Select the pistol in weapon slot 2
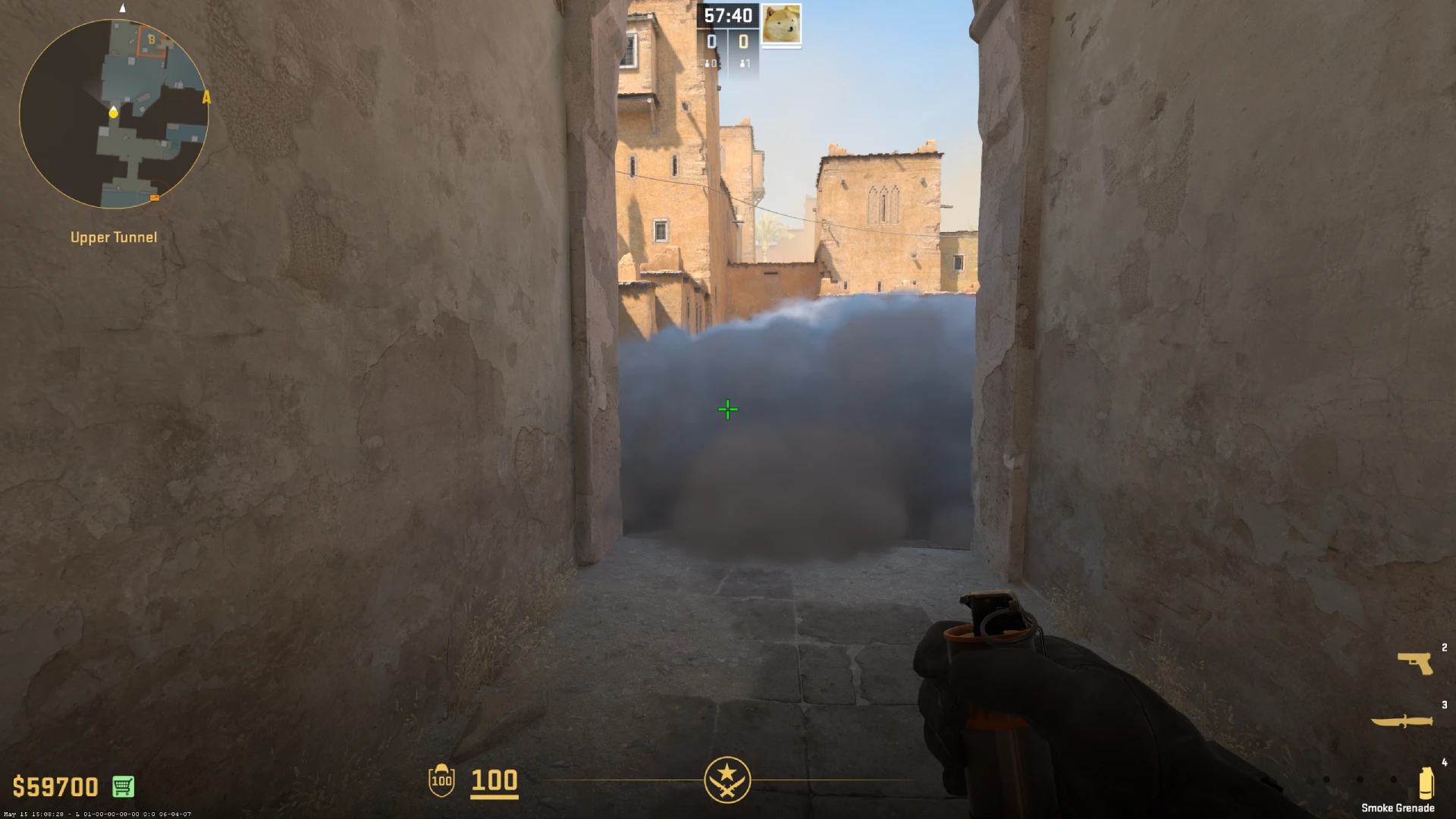The image size is (1456, 819). click(1415, 662)
